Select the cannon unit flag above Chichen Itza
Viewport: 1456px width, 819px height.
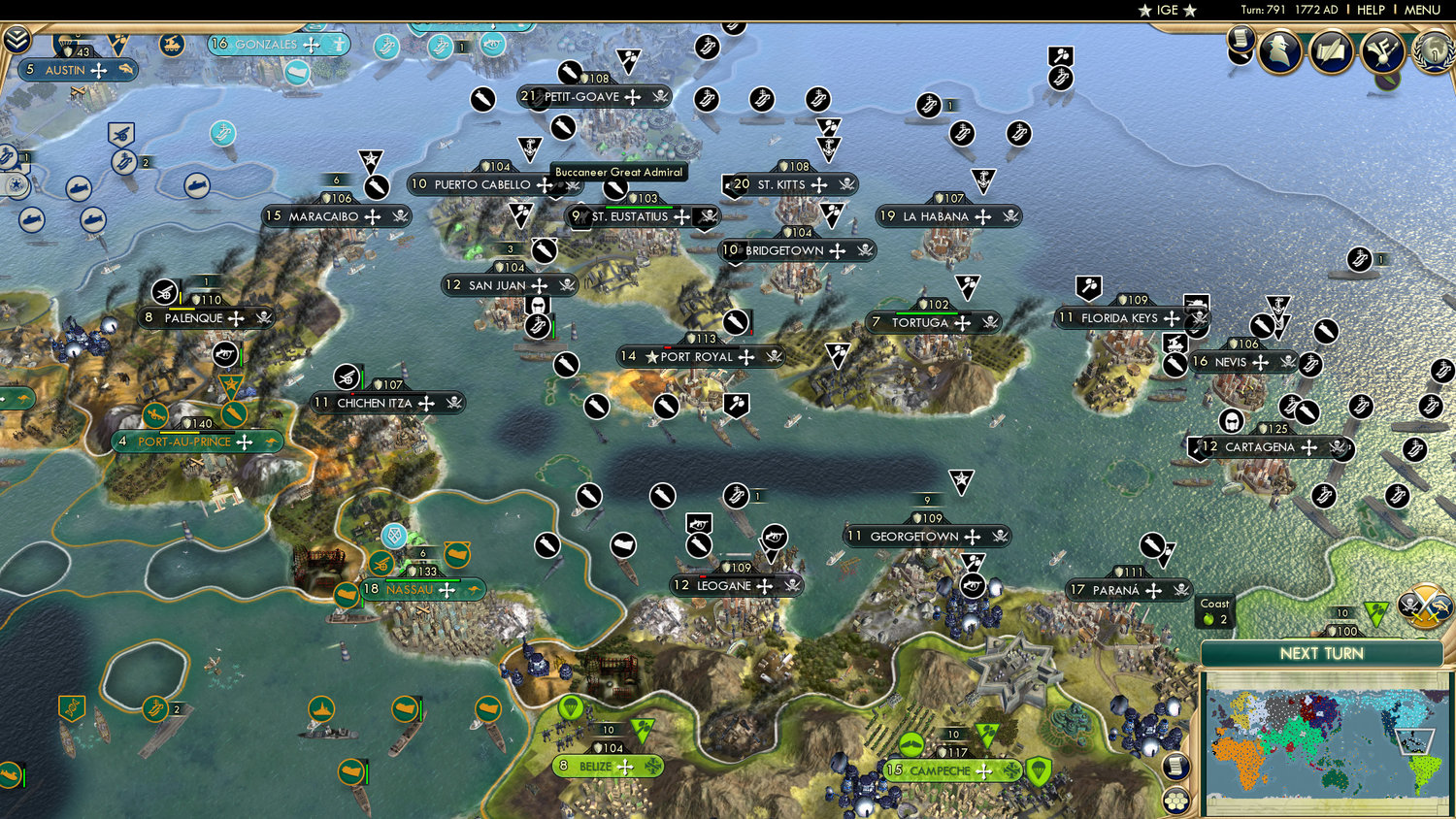347,377
